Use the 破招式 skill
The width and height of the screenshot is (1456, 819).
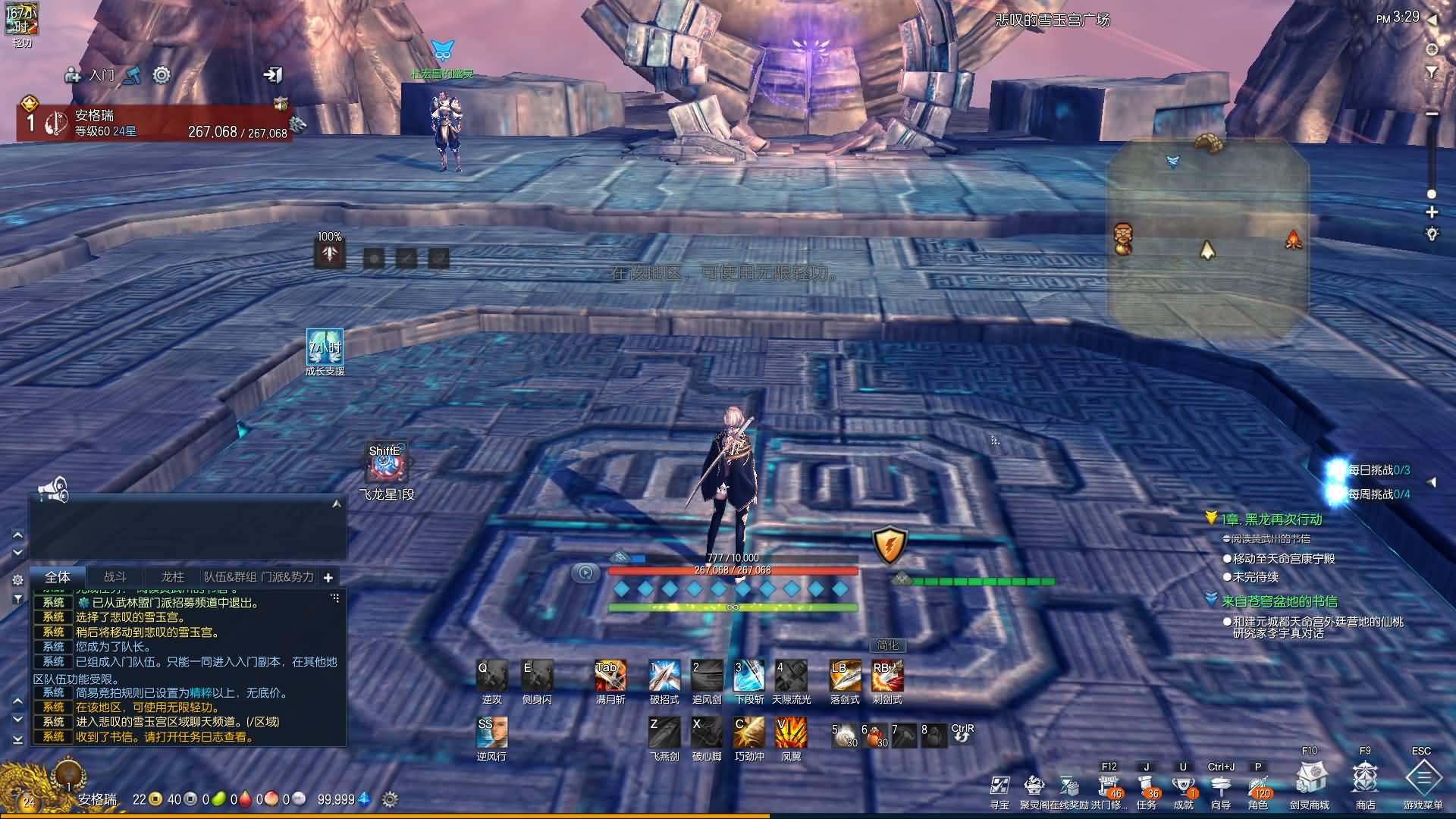(x=664, y=676)
